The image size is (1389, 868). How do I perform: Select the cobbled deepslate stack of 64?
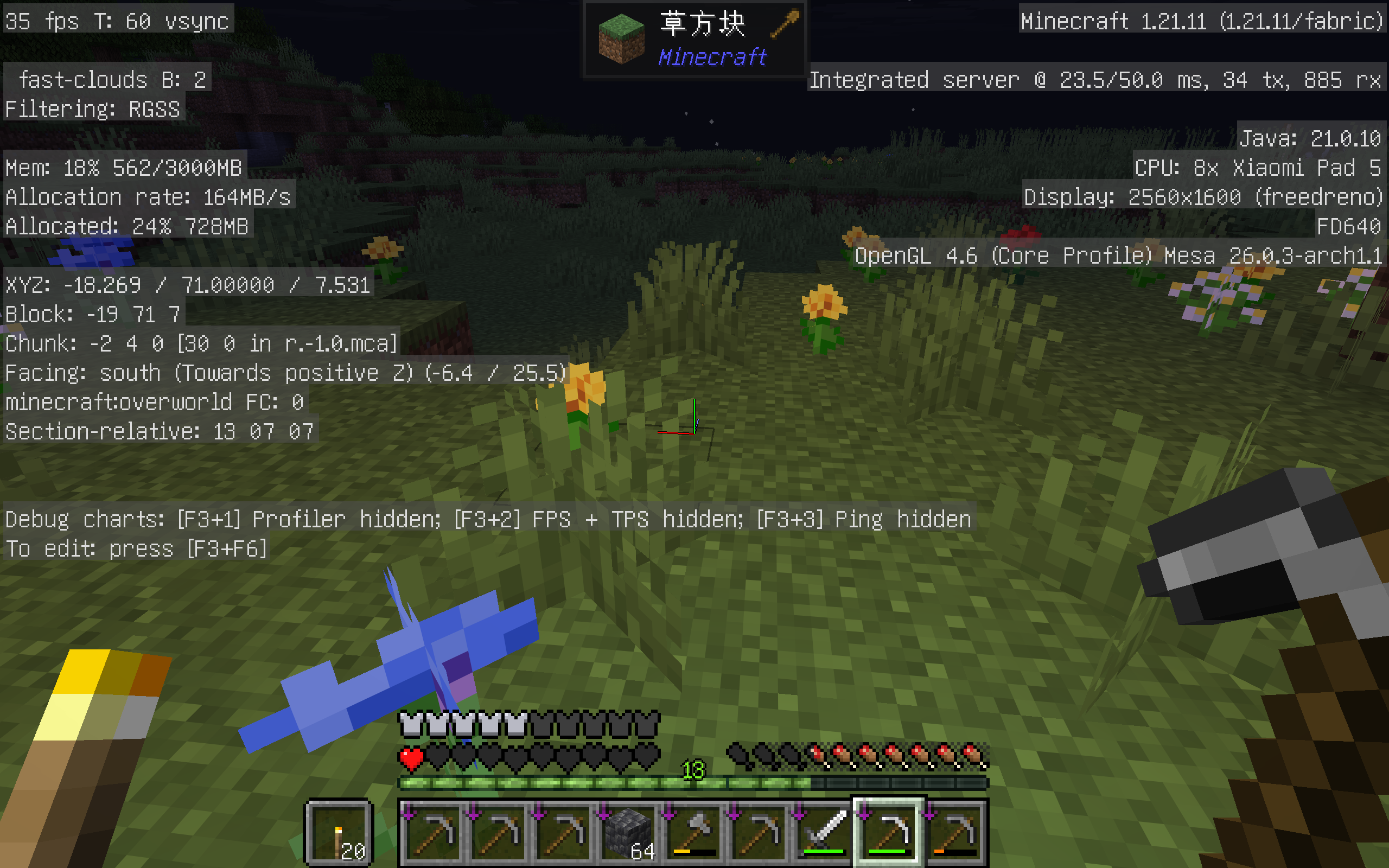(628, 832)
